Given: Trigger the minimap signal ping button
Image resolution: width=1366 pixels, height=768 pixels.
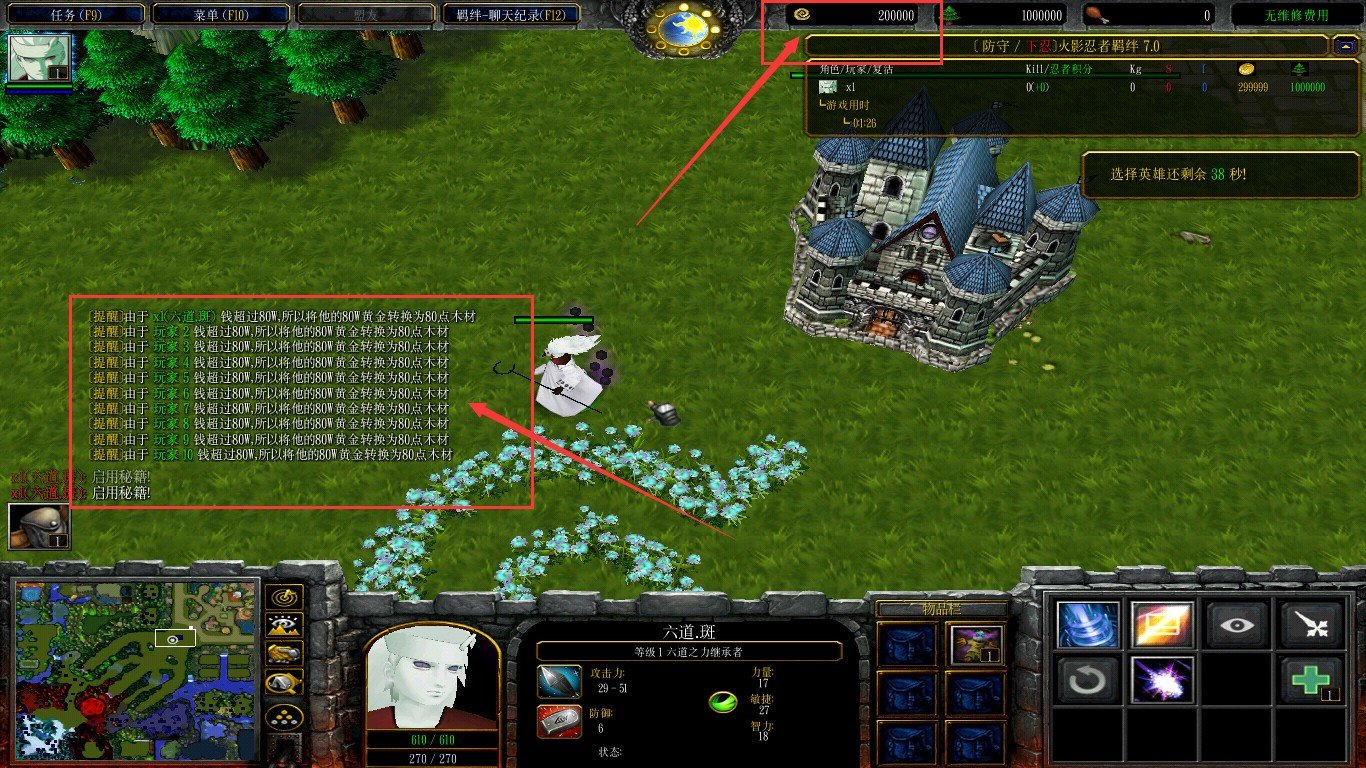Looking at the screenshot, I should (284, 598).
